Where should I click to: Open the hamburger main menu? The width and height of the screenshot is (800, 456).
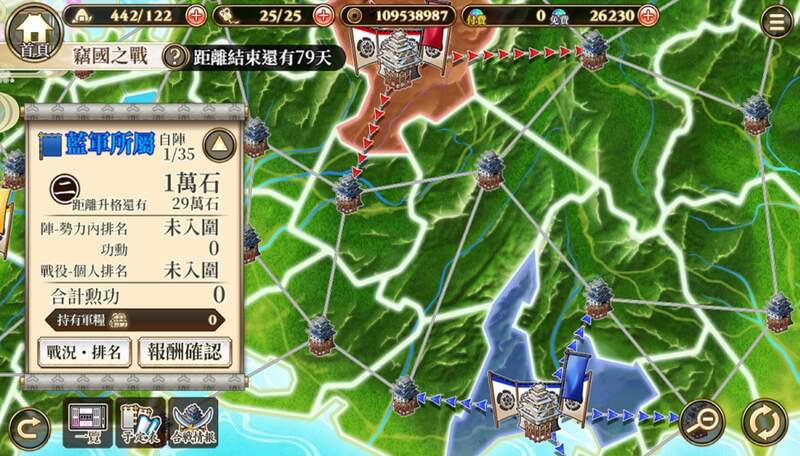pos(773,22)
